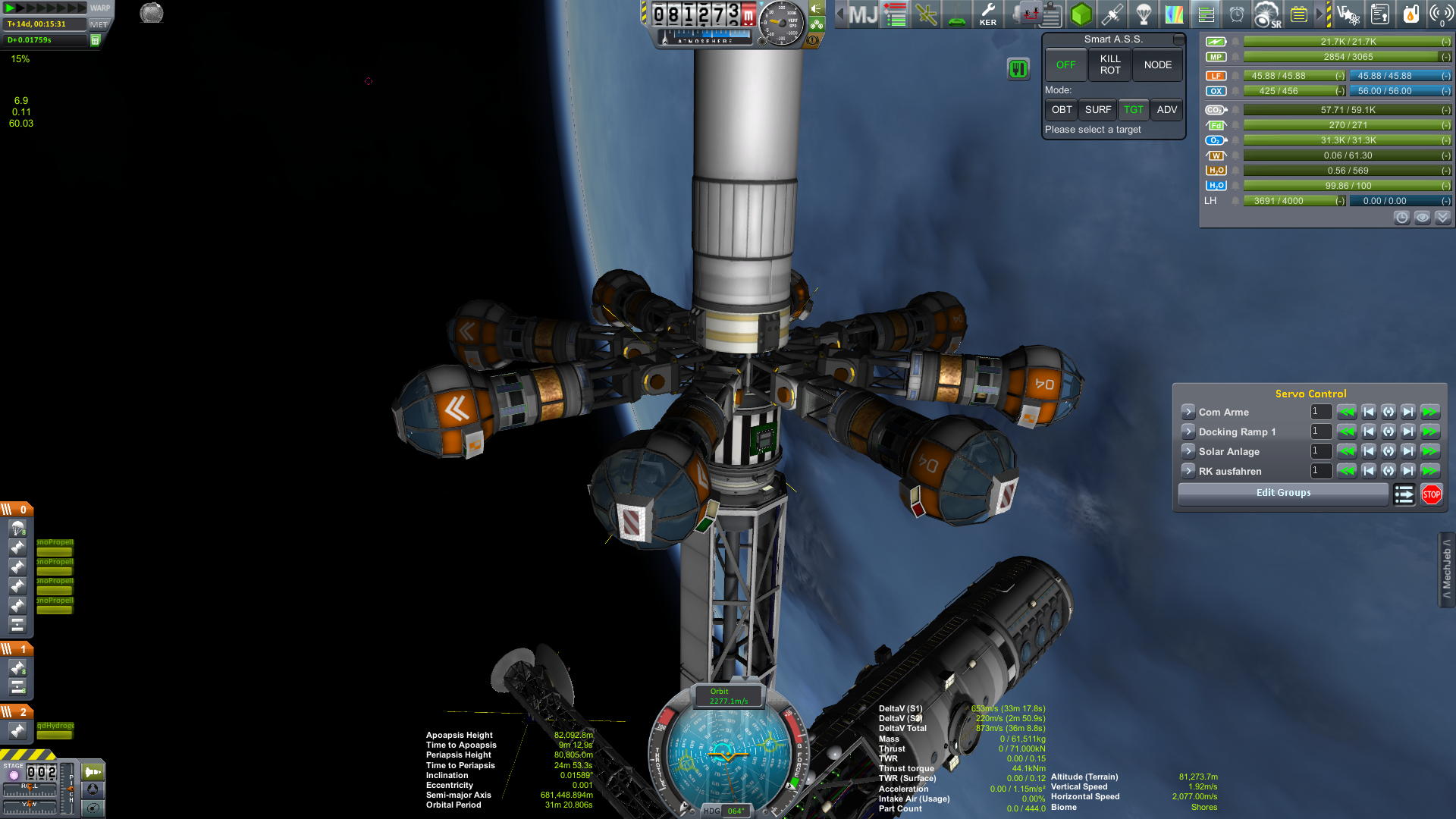Move Docking Ramp 1 forward with green arrows
This screenshot has width=1456, height=819.
pyautogui.click(x=1429, y=431)
